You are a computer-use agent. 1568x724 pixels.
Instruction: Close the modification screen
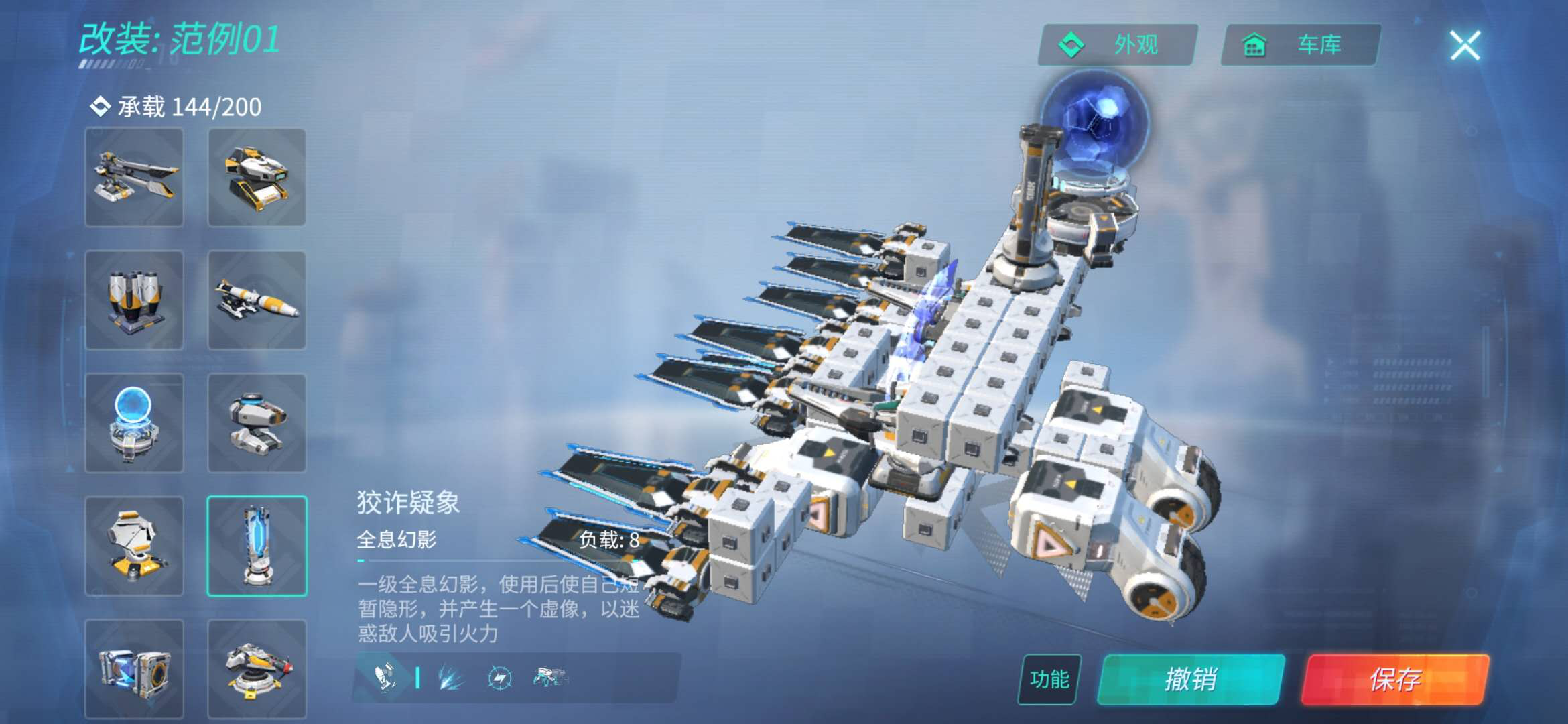(1465, 46)
